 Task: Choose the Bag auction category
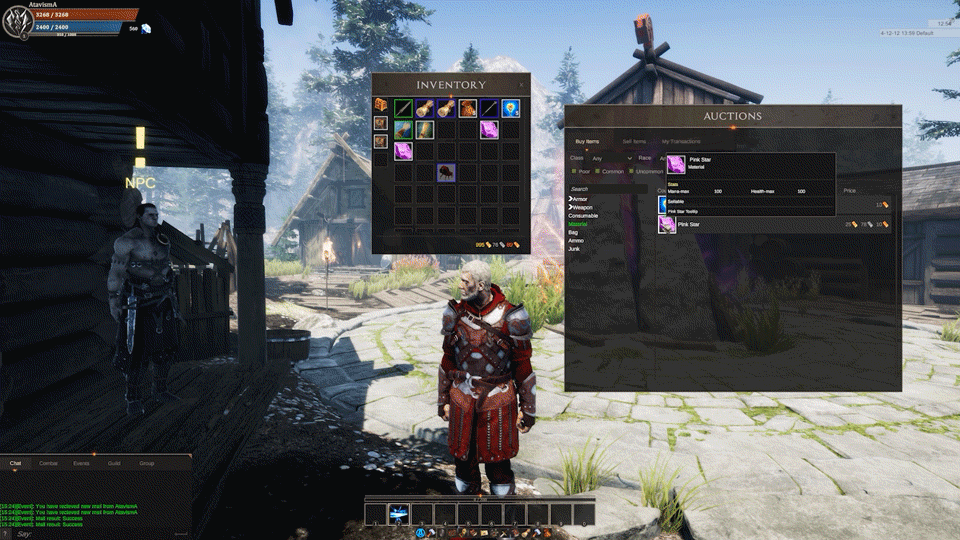click(x=573, y=232)
